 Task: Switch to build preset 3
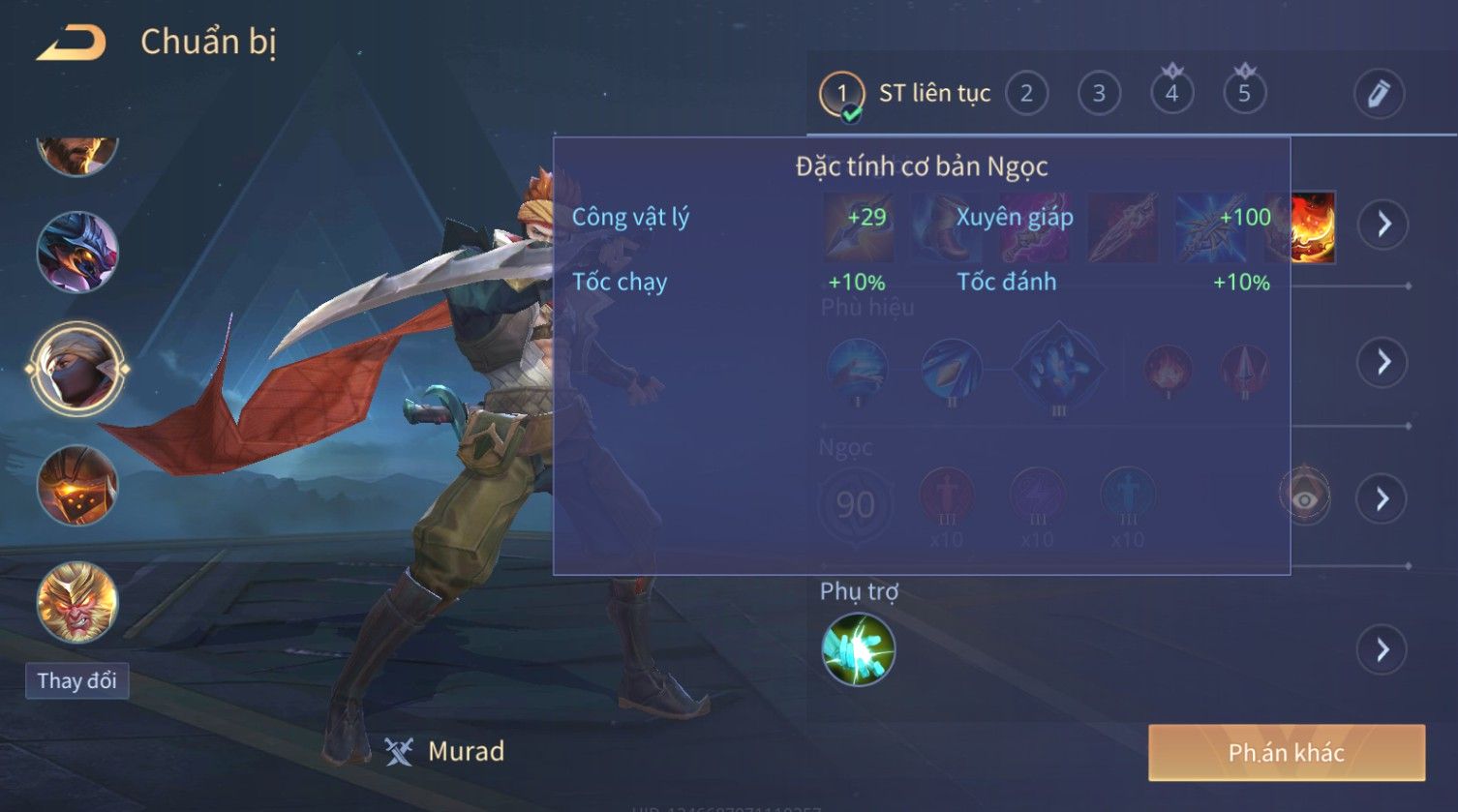click(1099, 94)
